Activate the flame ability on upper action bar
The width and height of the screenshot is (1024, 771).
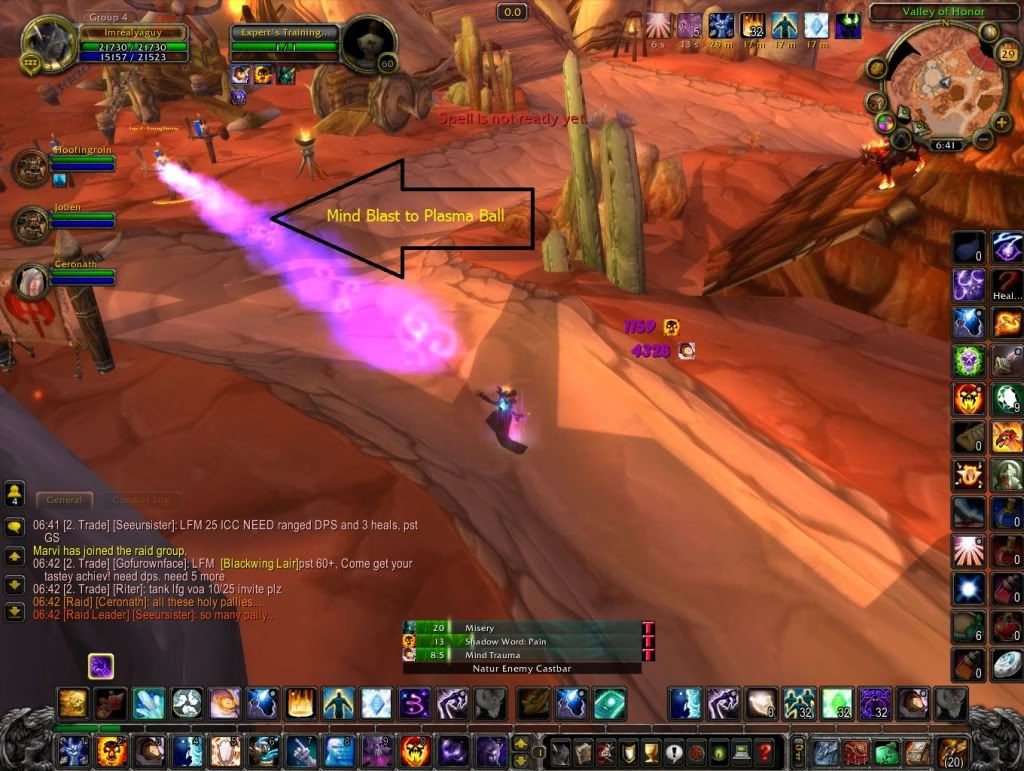[x=299, y=703]
